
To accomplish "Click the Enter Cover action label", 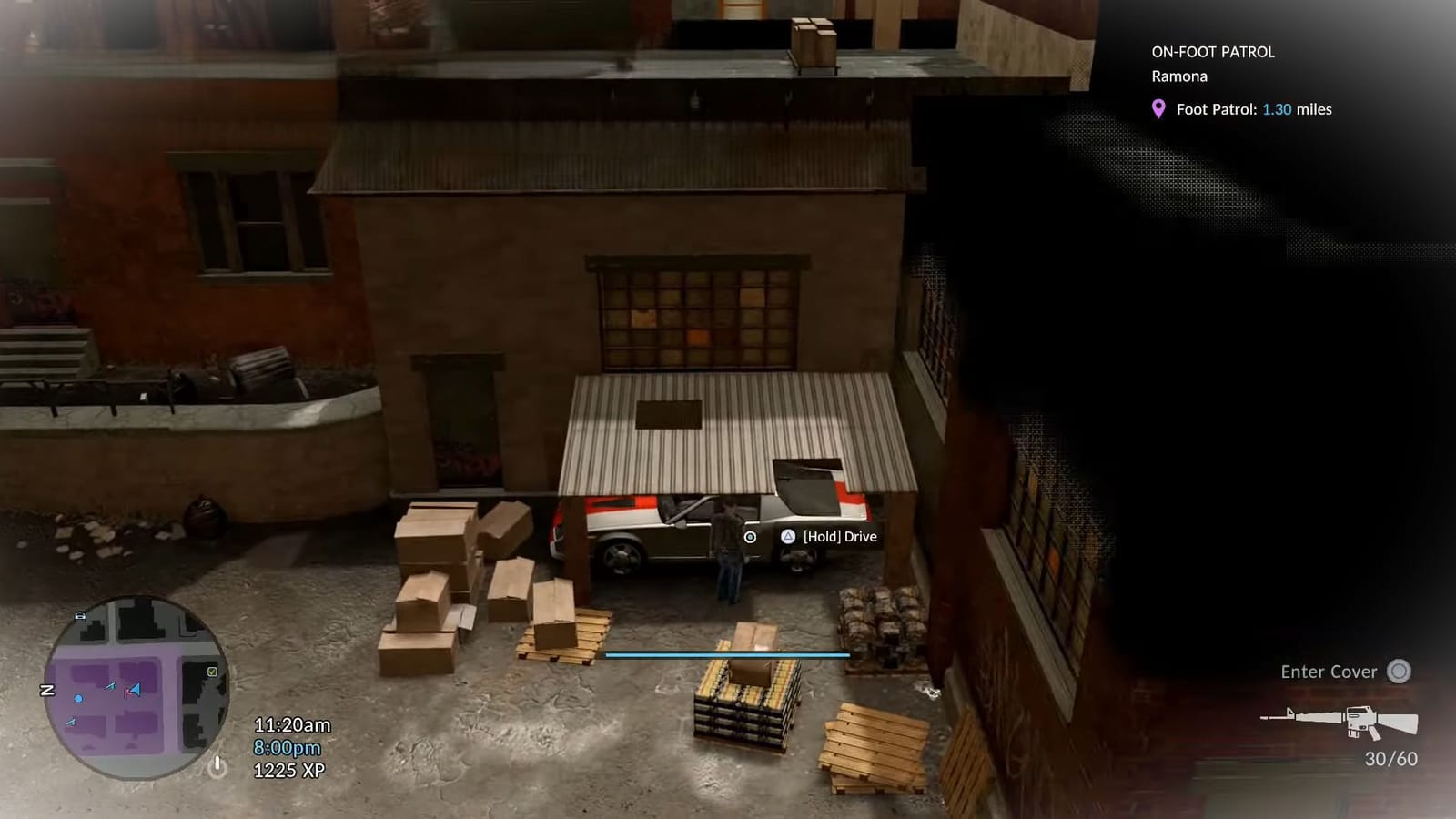I will tap(1328, 672).
